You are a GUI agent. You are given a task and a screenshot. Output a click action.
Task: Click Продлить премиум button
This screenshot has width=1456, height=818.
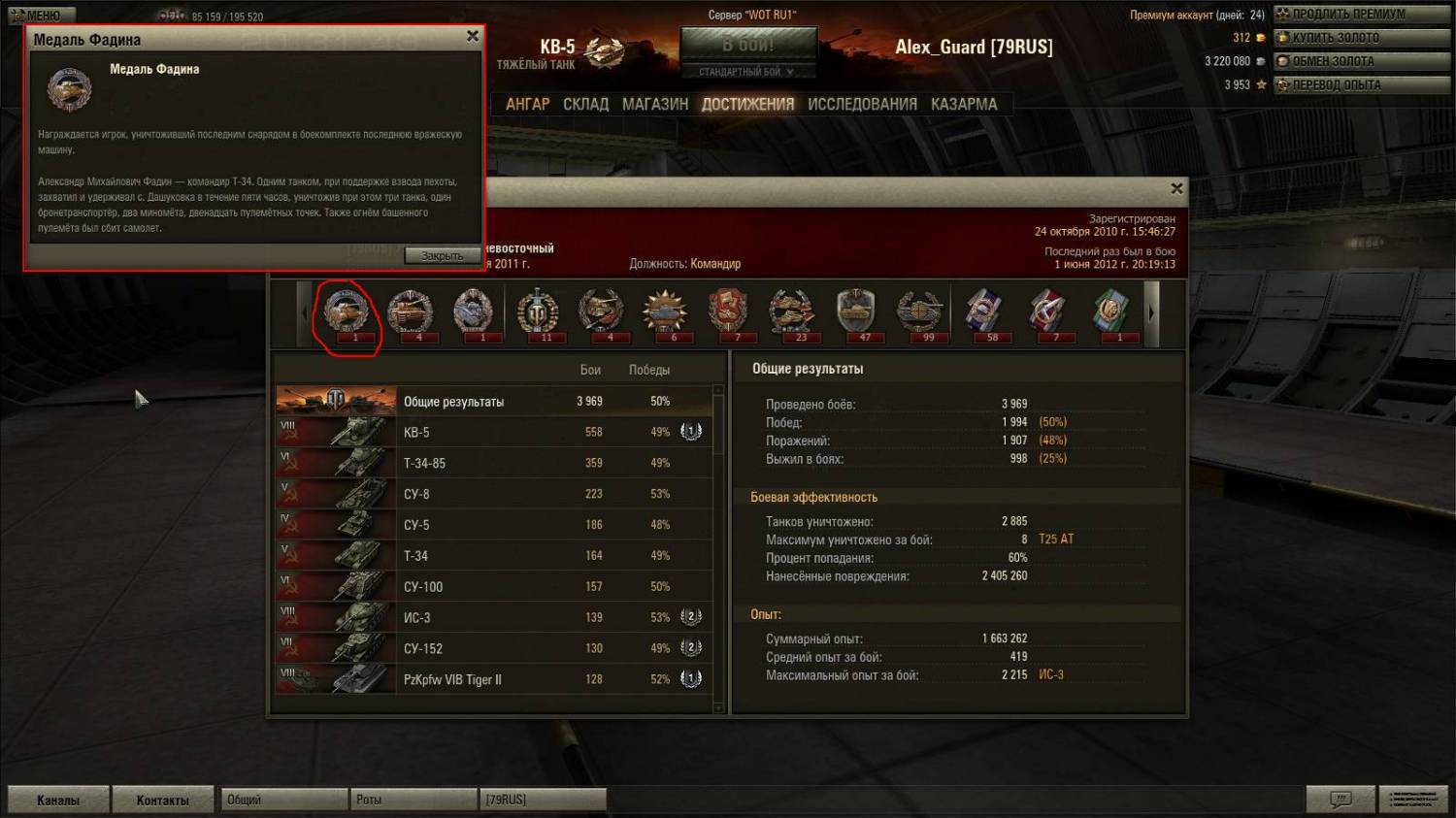(1348, 14)
